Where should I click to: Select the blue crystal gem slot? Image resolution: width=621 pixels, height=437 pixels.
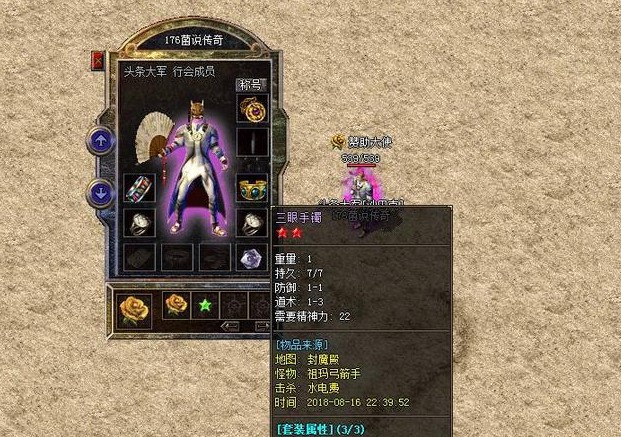(251, 257)
